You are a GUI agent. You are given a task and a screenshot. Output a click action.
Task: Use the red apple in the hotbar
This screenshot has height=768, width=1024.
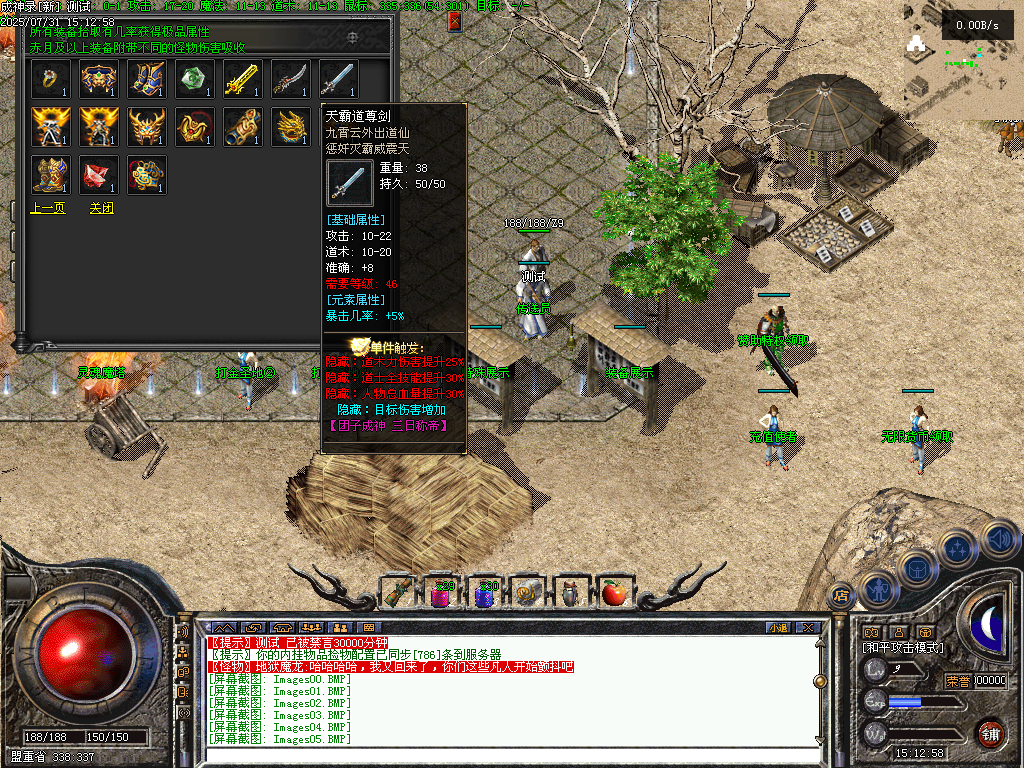pos(613,593)
